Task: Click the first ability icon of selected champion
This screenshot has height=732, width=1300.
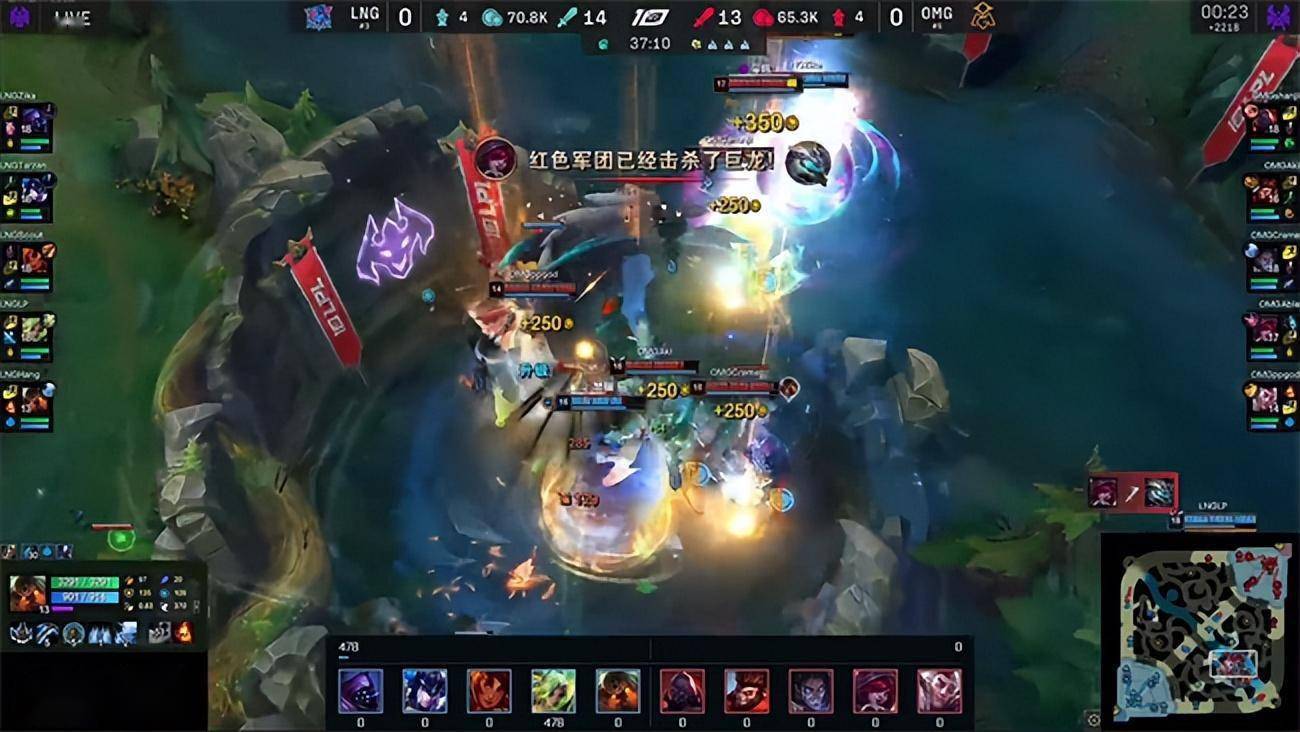Action: click(21, 633)
